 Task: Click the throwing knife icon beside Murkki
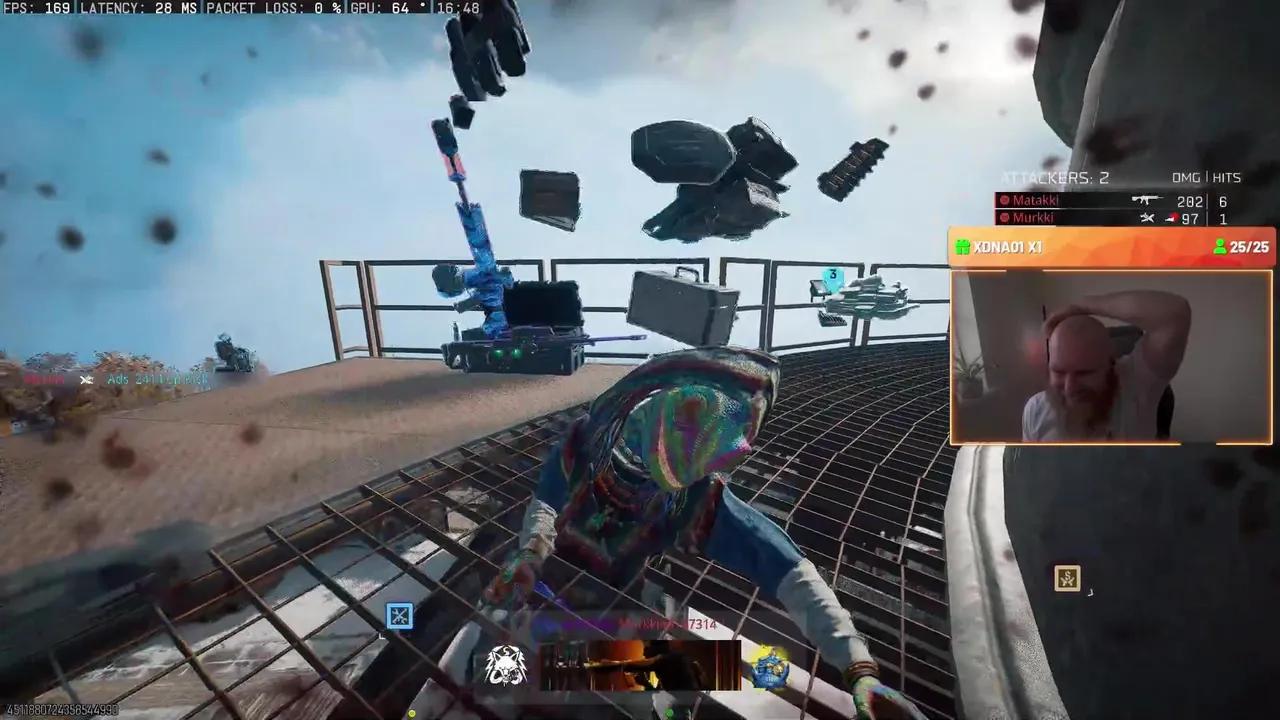(1147, 218)
